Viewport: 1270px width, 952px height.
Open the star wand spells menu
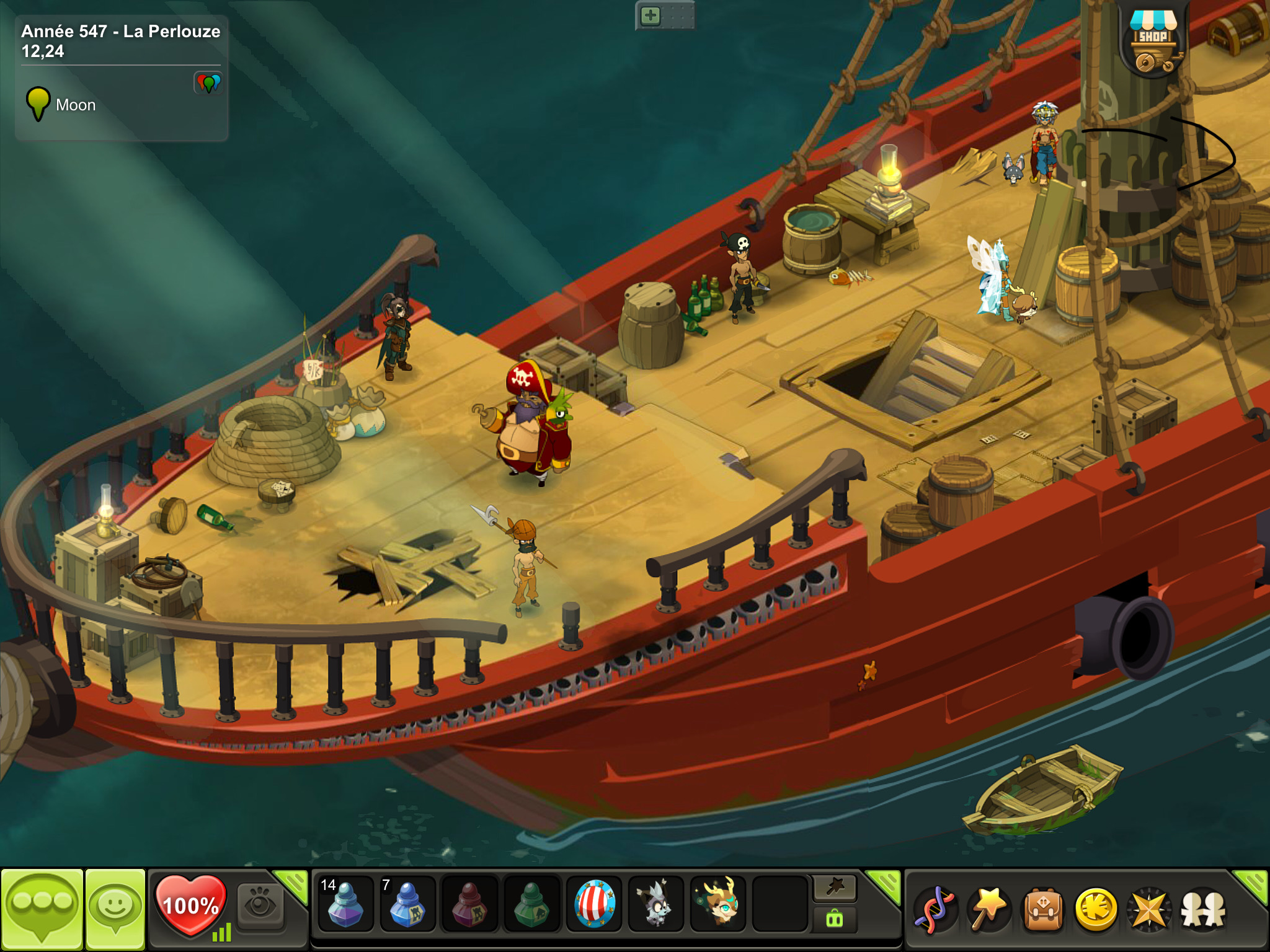[x=988, y=910]
